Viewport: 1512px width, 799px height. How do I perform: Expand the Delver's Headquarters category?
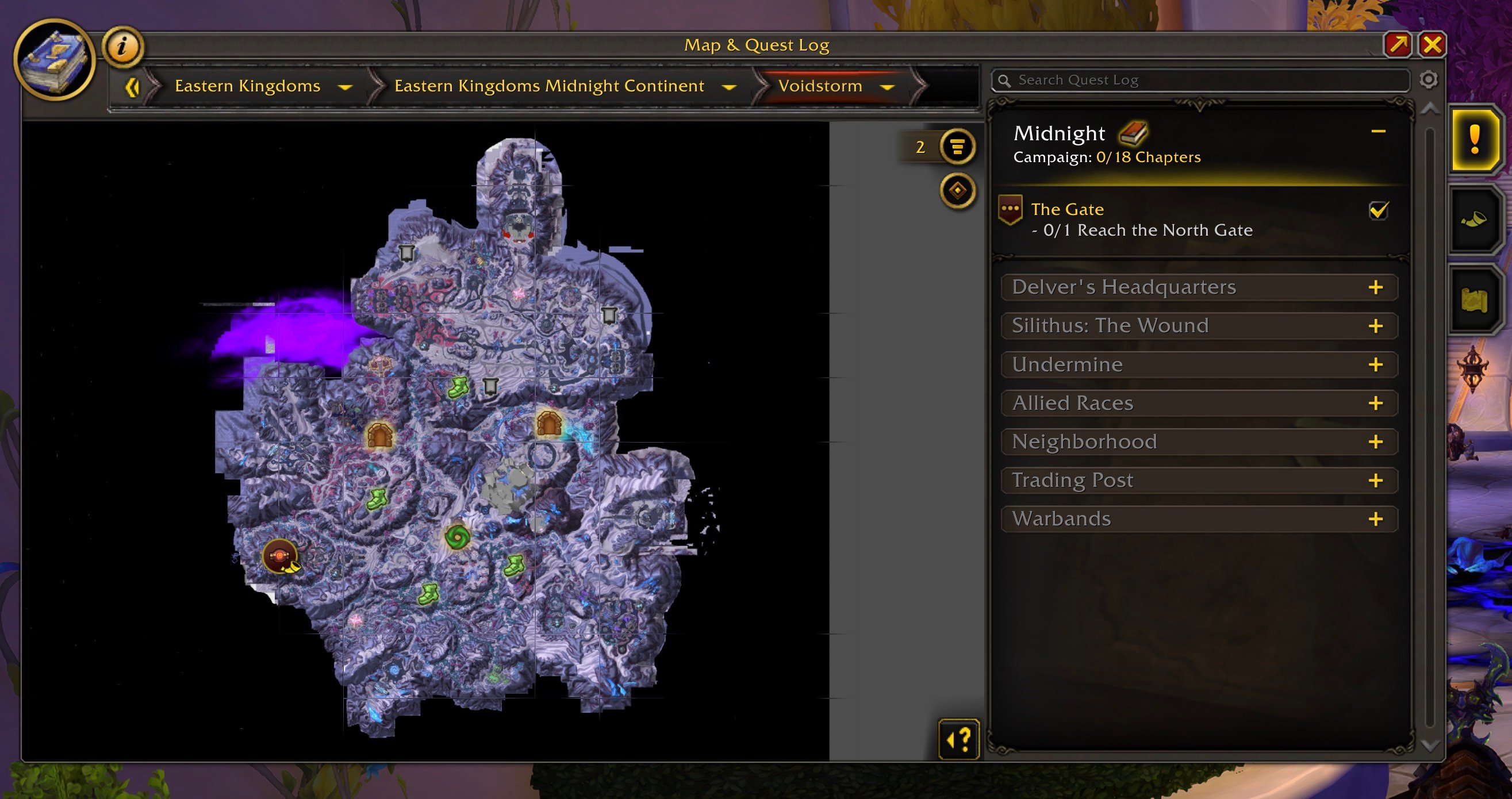pyautogui.click(x=1375, y=287)
